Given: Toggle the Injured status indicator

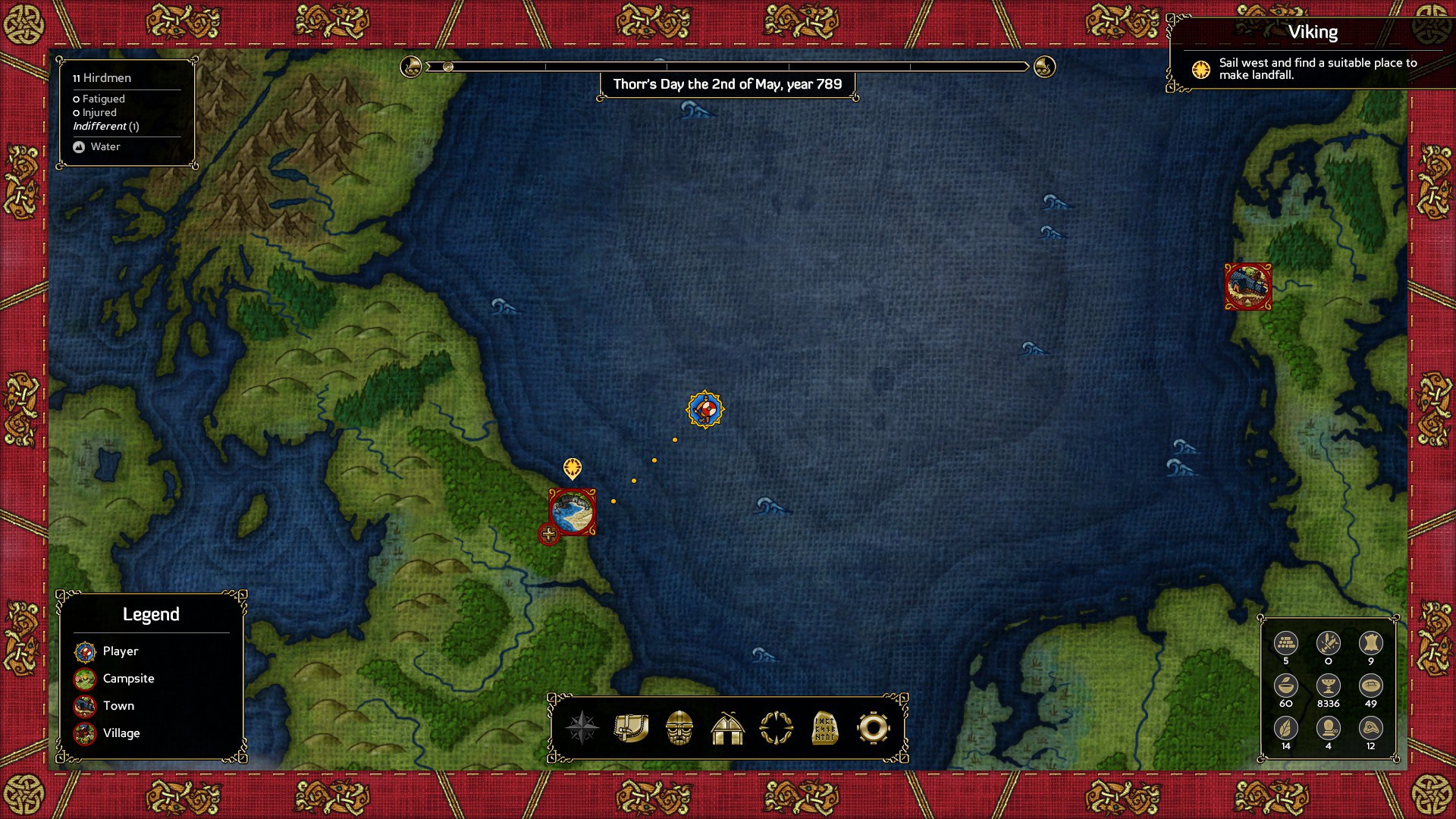Looking at the screenshot, I should point(95,112).
